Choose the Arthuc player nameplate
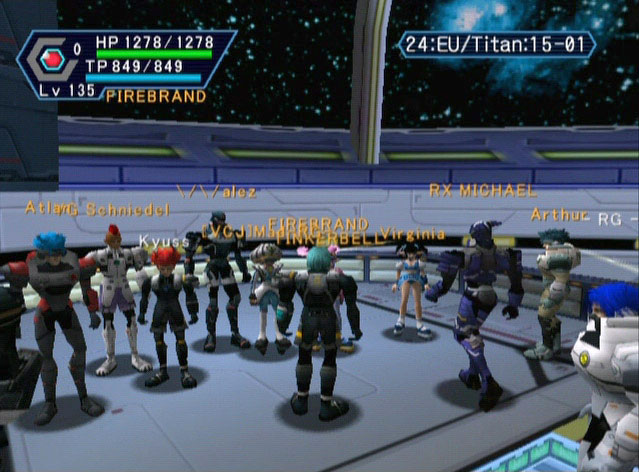 pyautogui.click(x=559, y=214)
